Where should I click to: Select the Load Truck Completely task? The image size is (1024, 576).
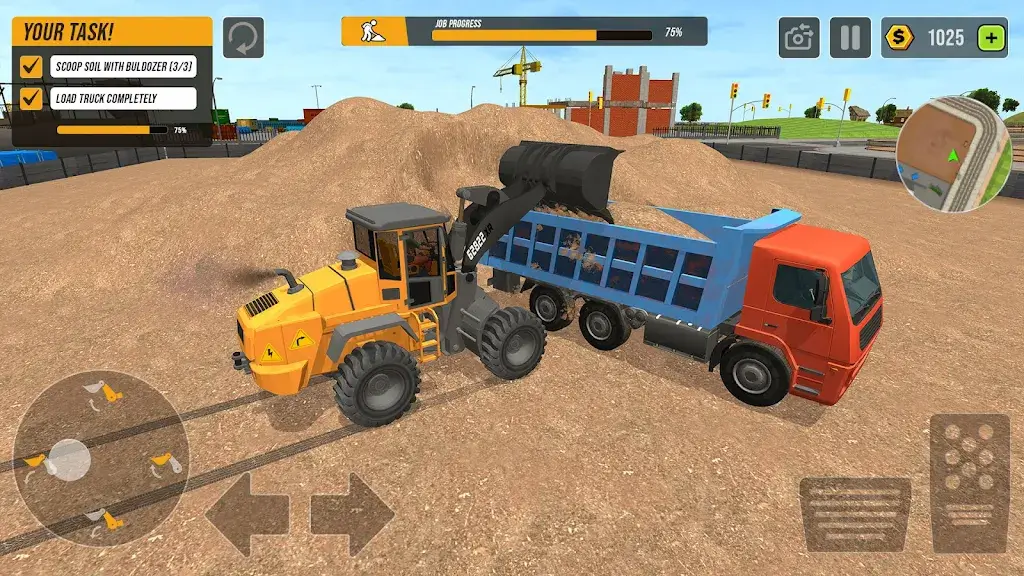(x=122, y=98)
